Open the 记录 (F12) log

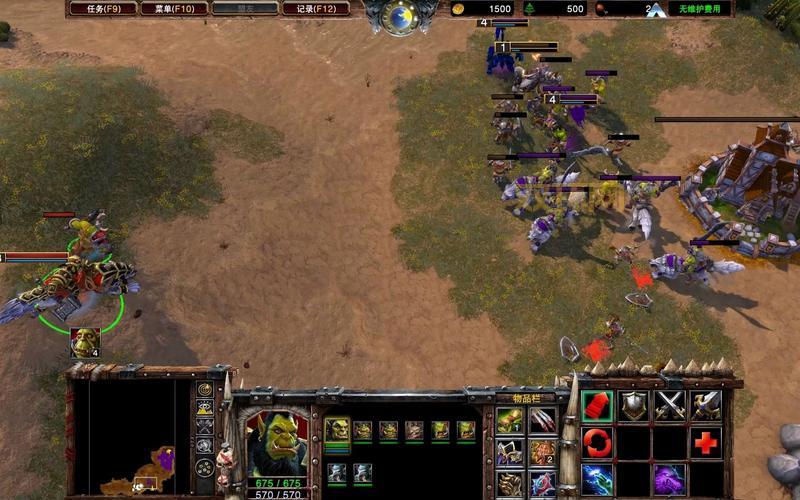(x=315, y=9)
